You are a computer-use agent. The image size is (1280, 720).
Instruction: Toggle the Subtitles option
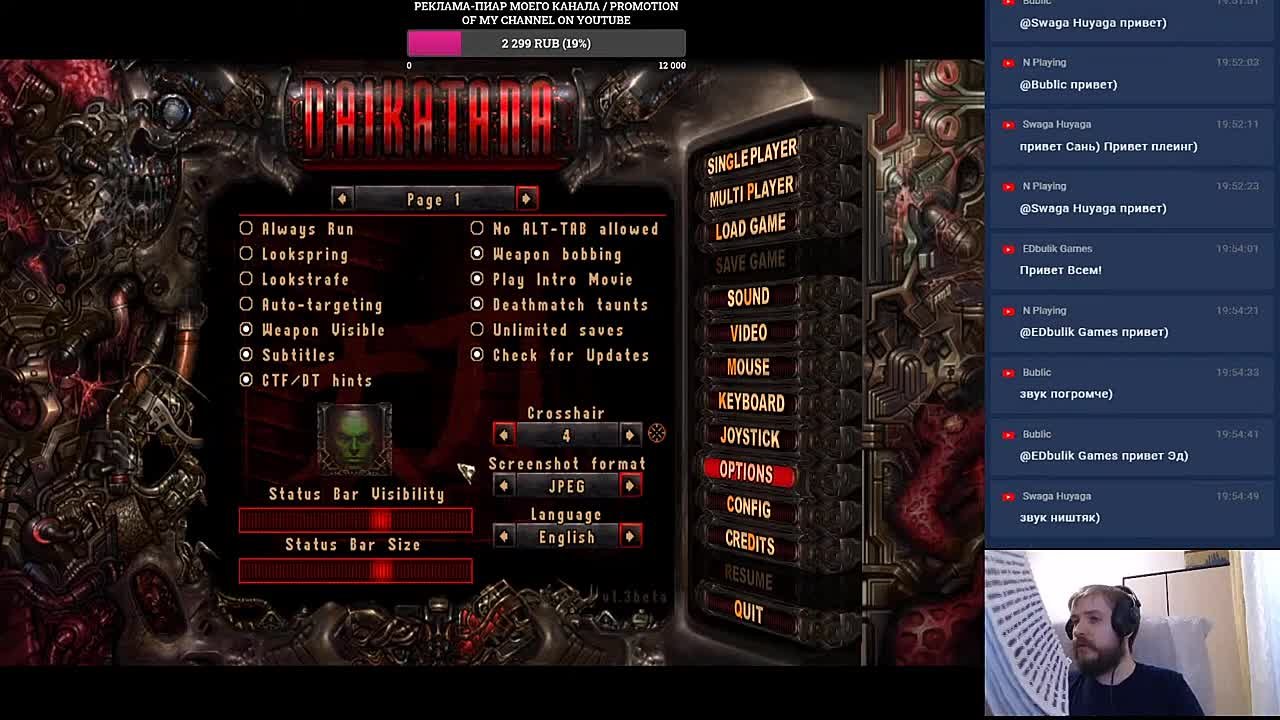[247, 355]
